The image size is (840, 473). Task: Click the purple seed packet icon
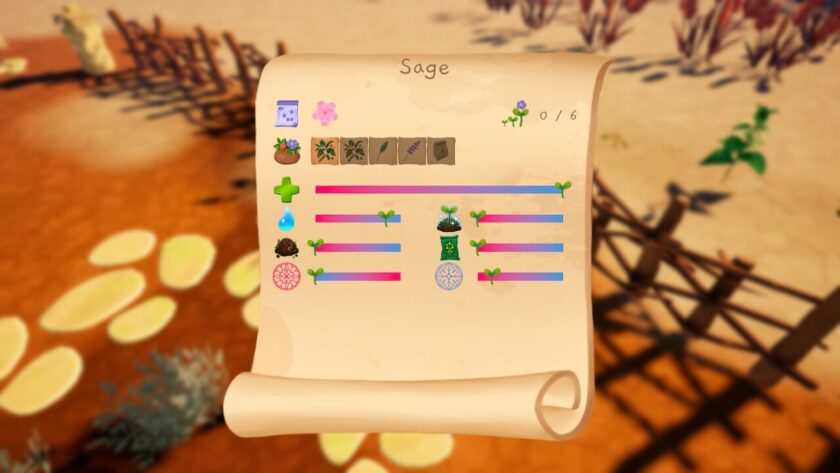tap(288, 113)
